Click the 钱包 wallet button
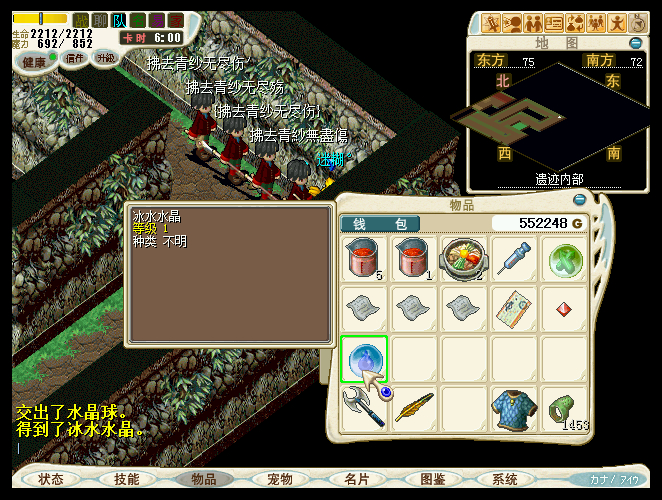Viewport: 662px width, 500px height. point(380,223)
